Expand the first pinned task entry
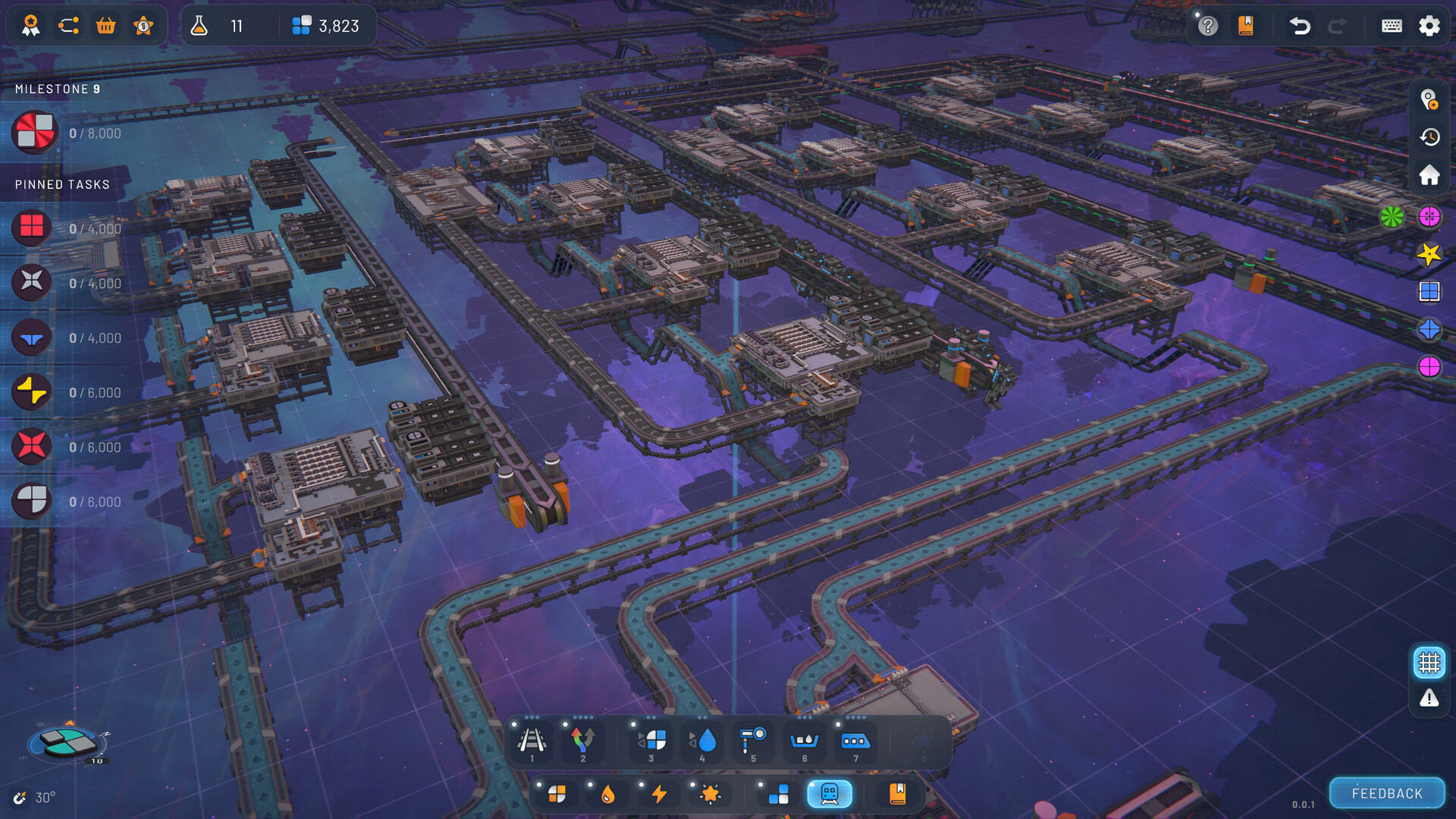Screen dimensions: 1456x819 point(31,227)
